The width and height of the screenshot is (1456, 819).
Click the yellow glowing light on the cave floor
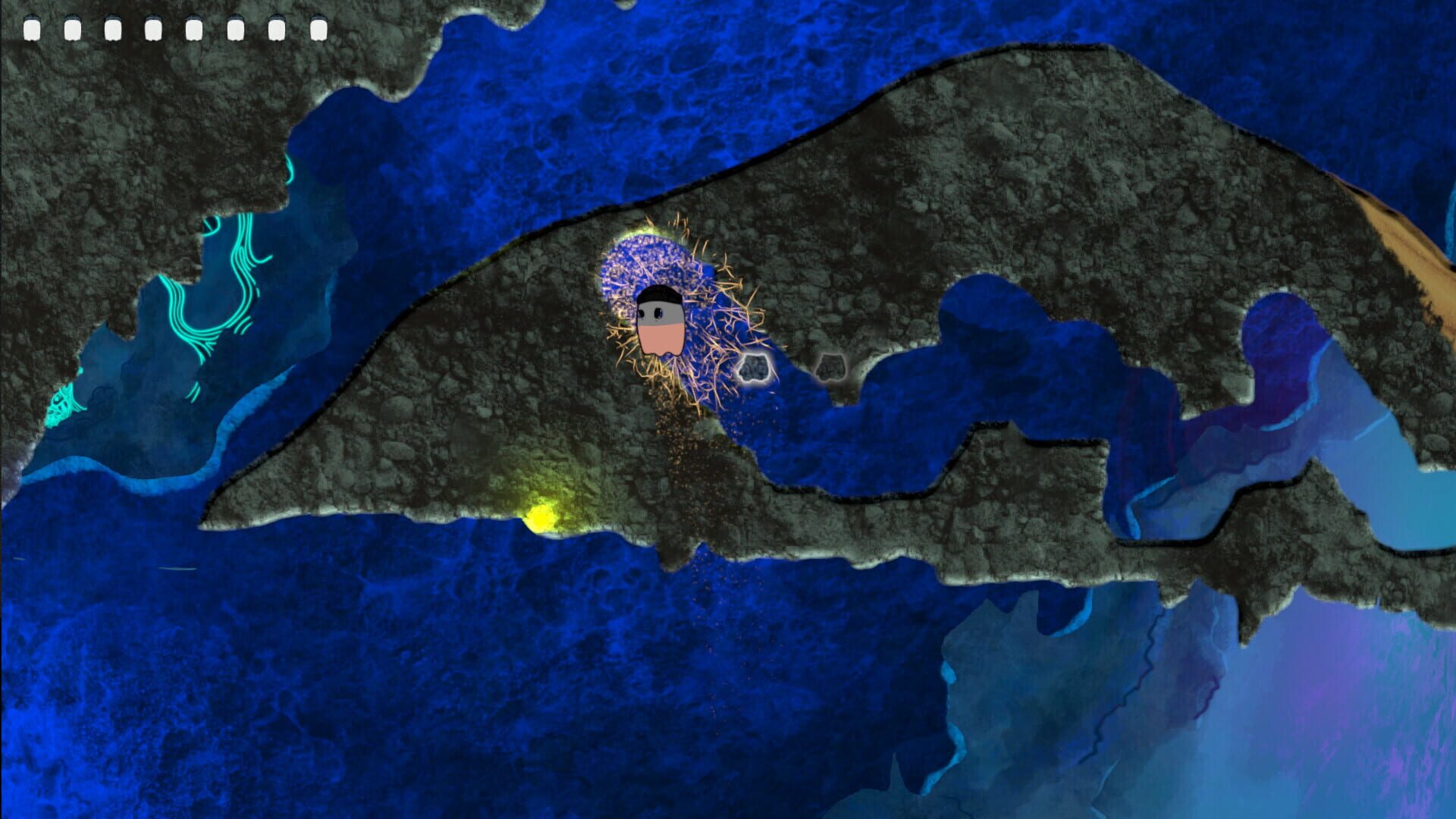pos(542,516)
